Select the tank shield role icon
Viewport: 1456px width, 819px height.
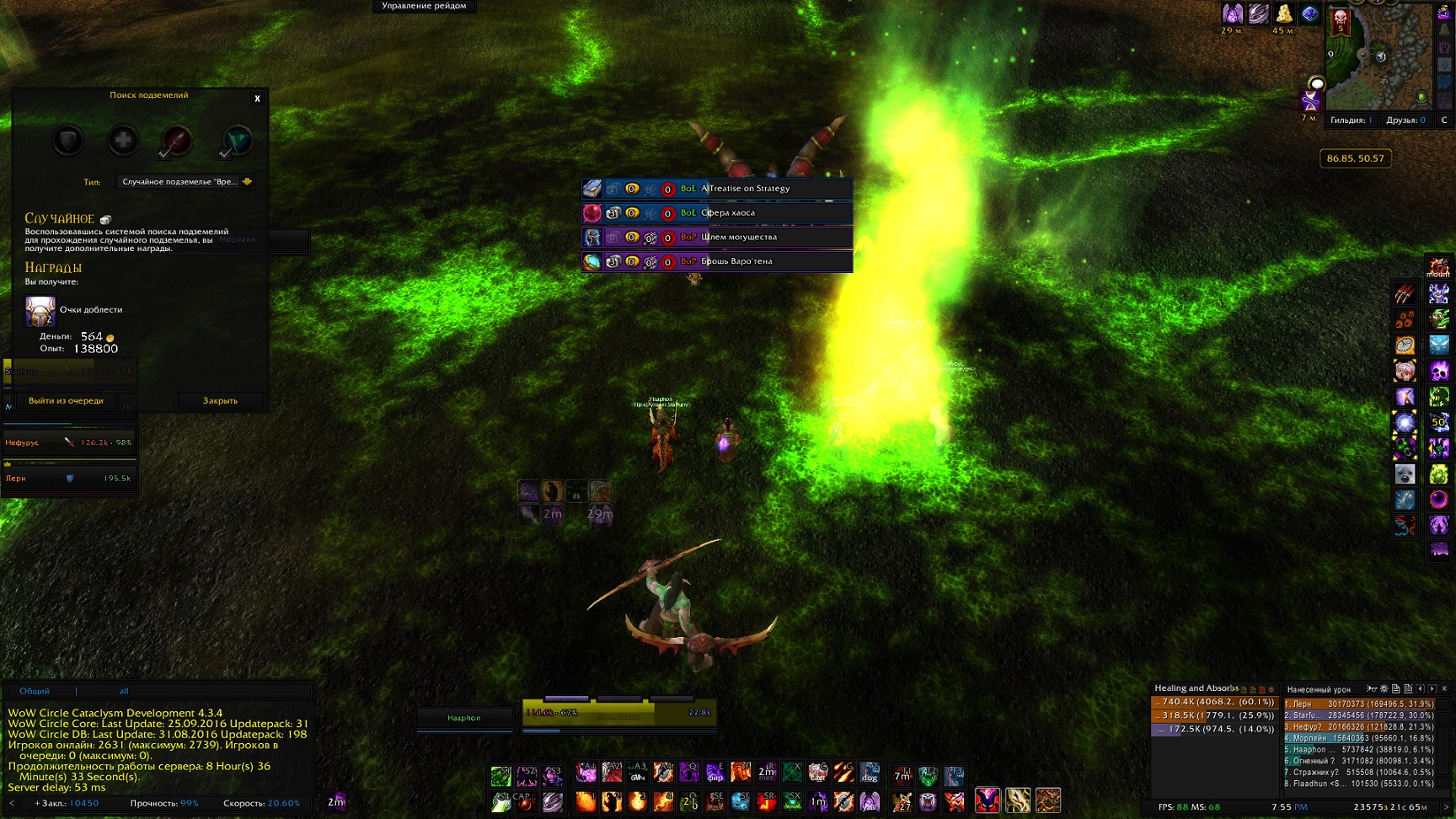[x=68, y=141]
